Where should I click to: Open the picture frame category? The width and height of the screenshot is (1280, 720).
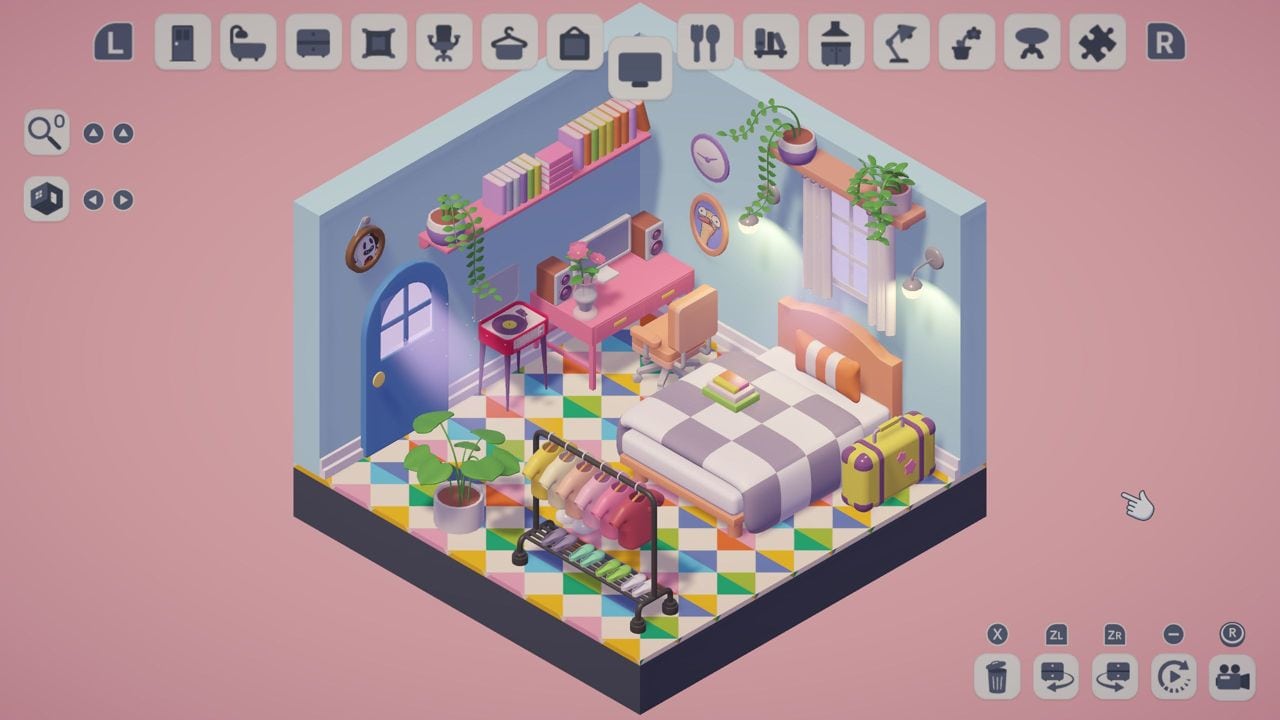tap(378, 44)
